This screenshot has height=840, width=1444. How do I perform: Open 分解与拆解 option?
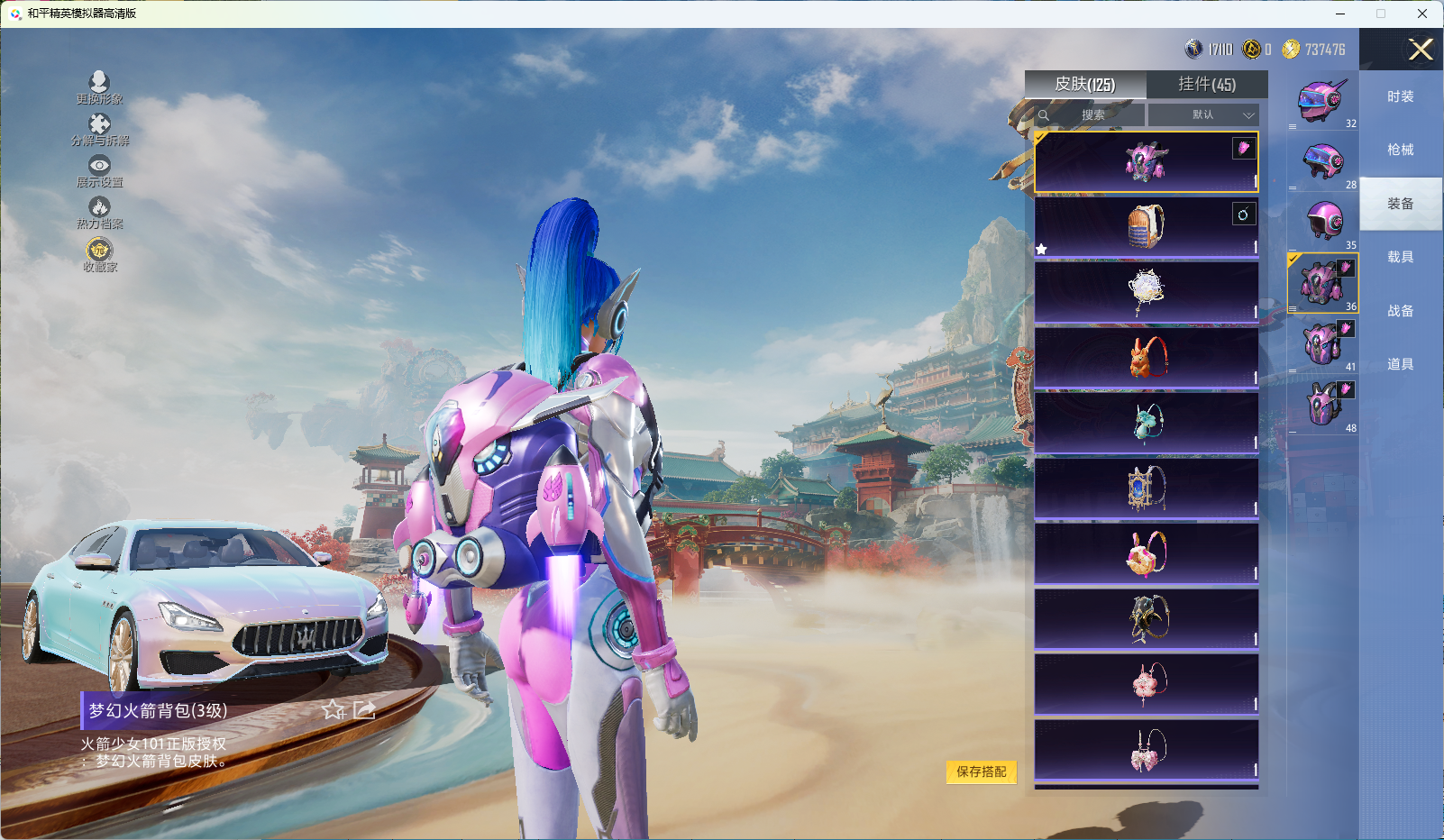coord(99,129)
